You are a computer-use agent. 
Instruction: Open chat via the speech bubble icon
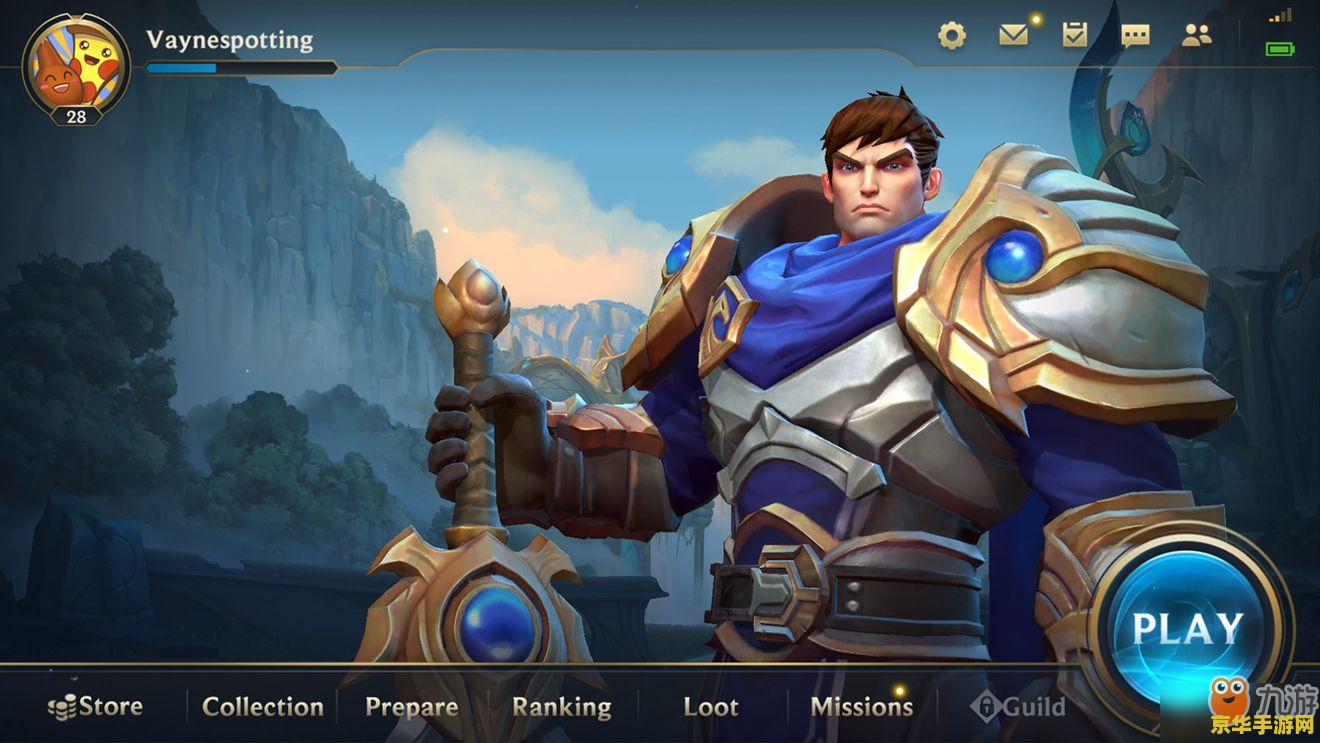[1135, 36]
